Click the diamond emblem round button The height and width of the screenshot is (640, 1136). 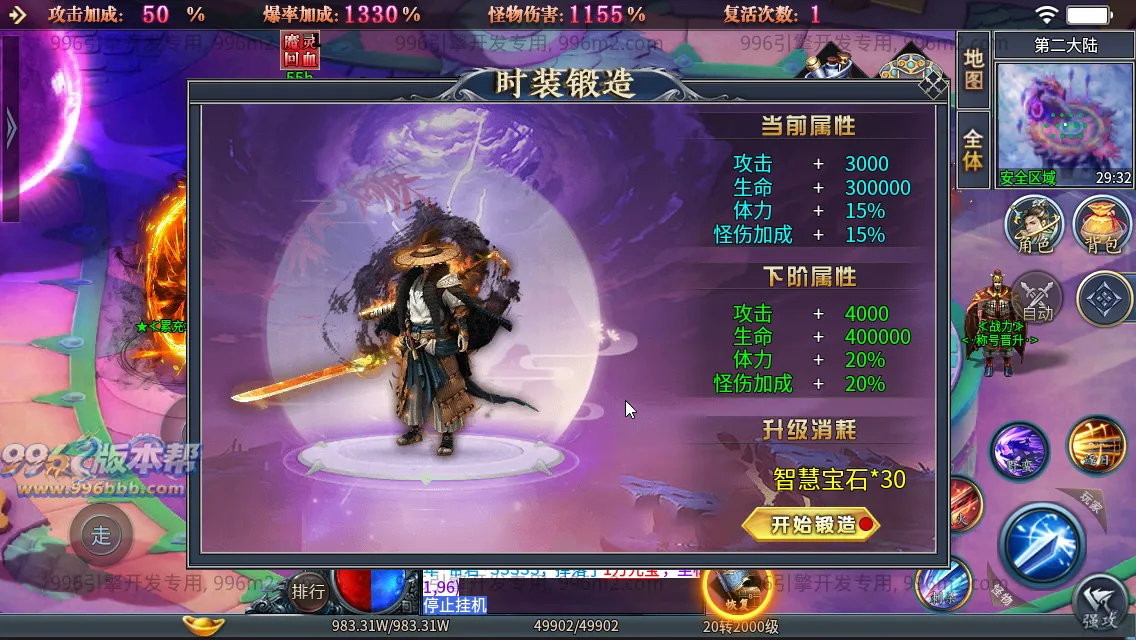[x=1104, y=299]
